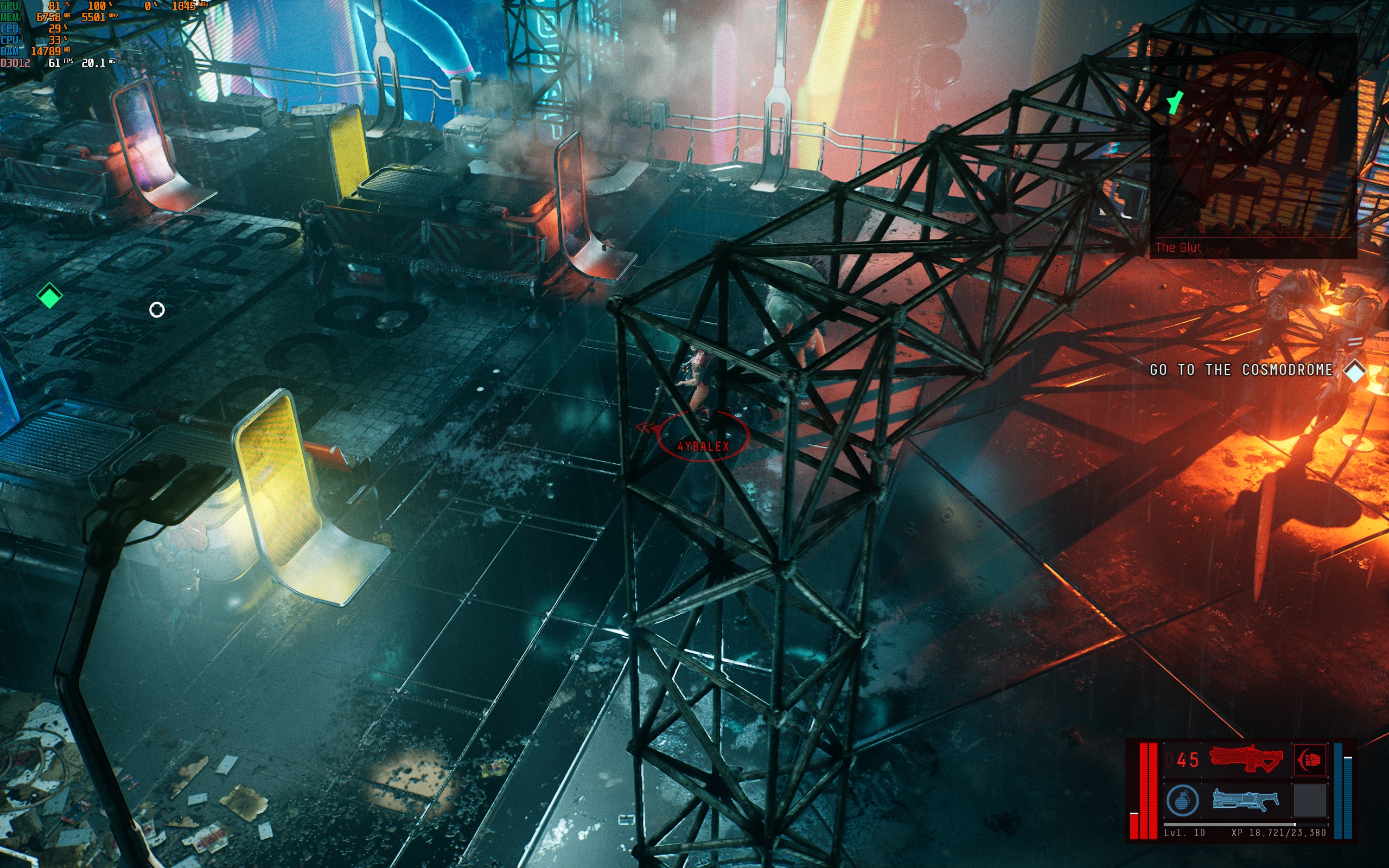Open The Glut minimap

tap(1253, 144)
